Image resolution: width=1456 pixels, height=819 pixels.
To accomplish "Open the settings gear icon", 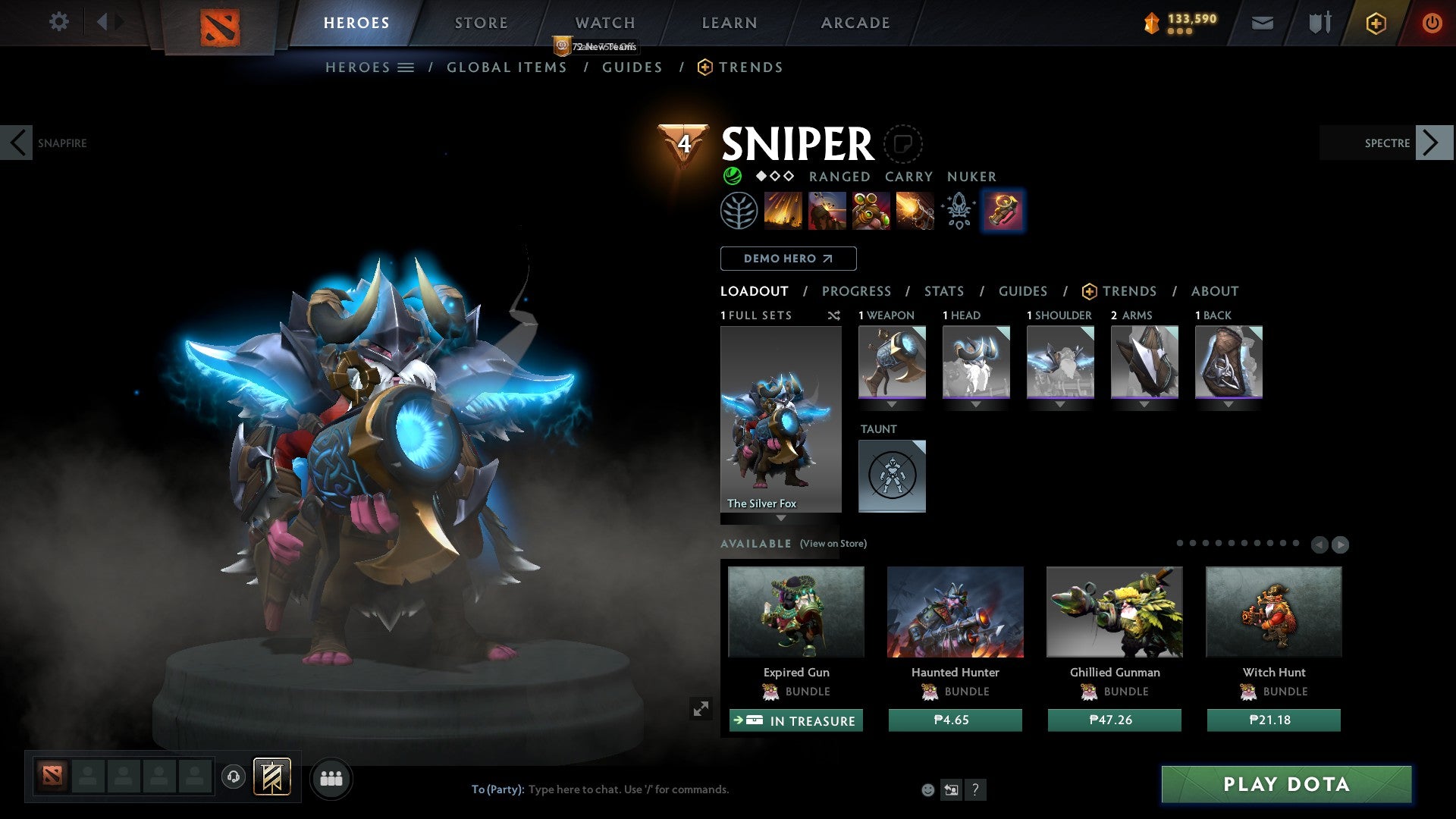I will click(x=59, y=22).
